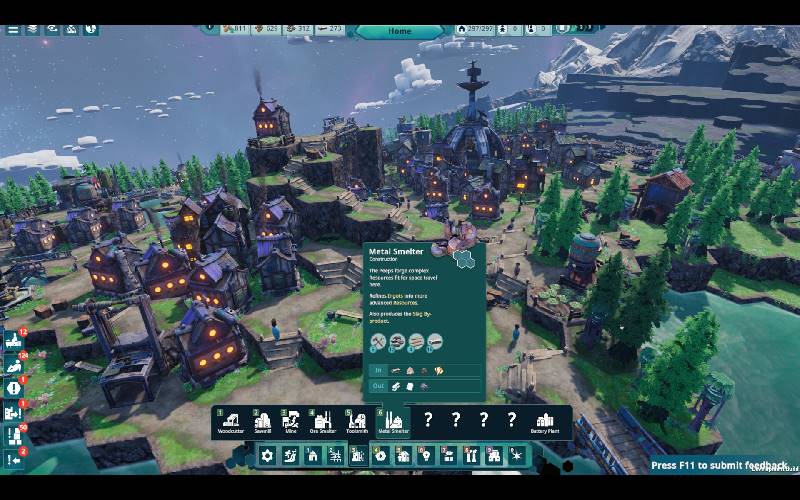Screen dimensions: 800x500
Task: Click the Home island name banner
Action: (400, 31)
